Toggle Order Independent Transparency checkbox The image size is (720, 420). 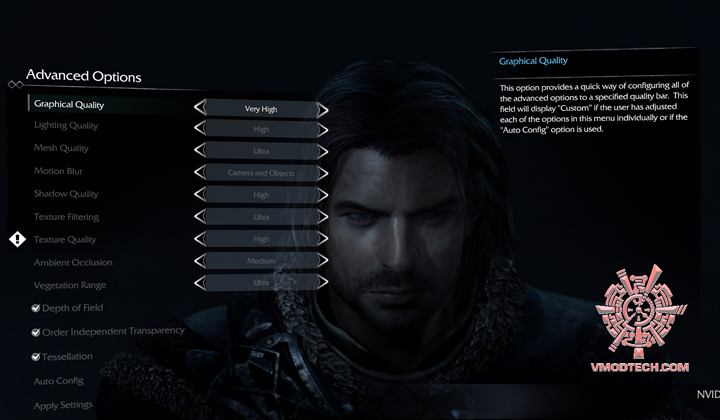point(35,332)
